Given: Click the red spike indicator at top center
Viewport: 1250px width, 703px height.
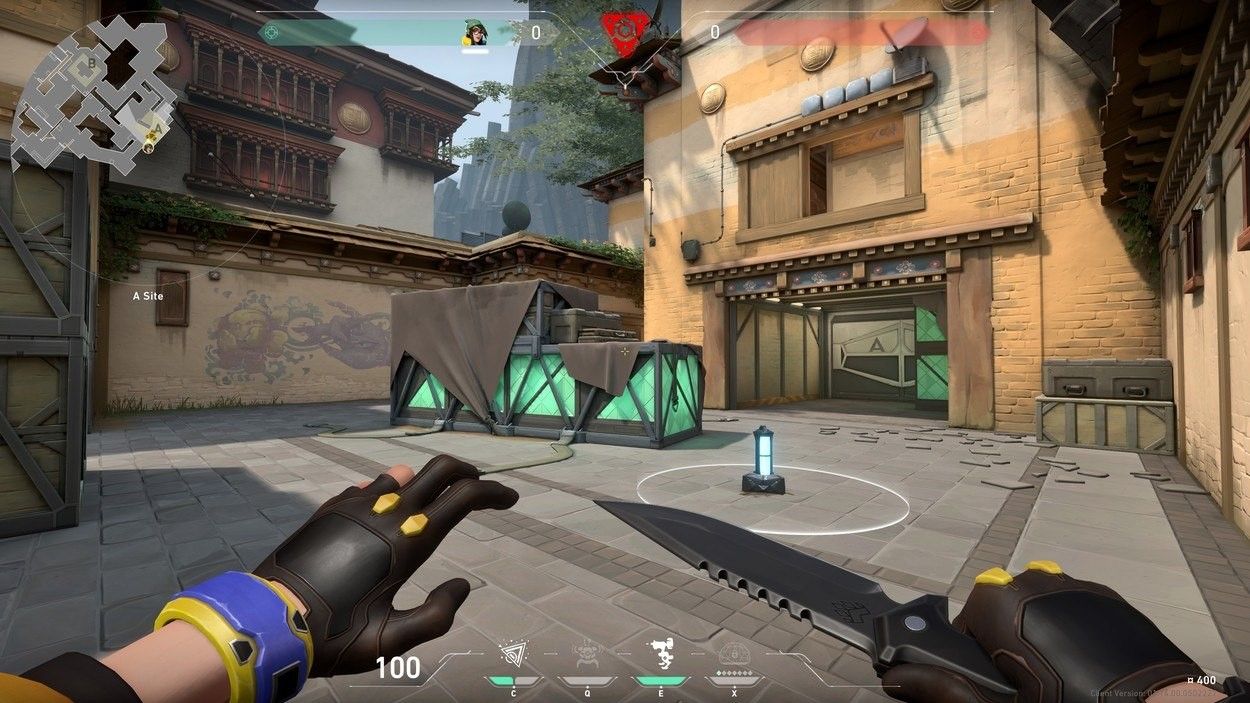Looking at the screenshot, I should point(625,32).
